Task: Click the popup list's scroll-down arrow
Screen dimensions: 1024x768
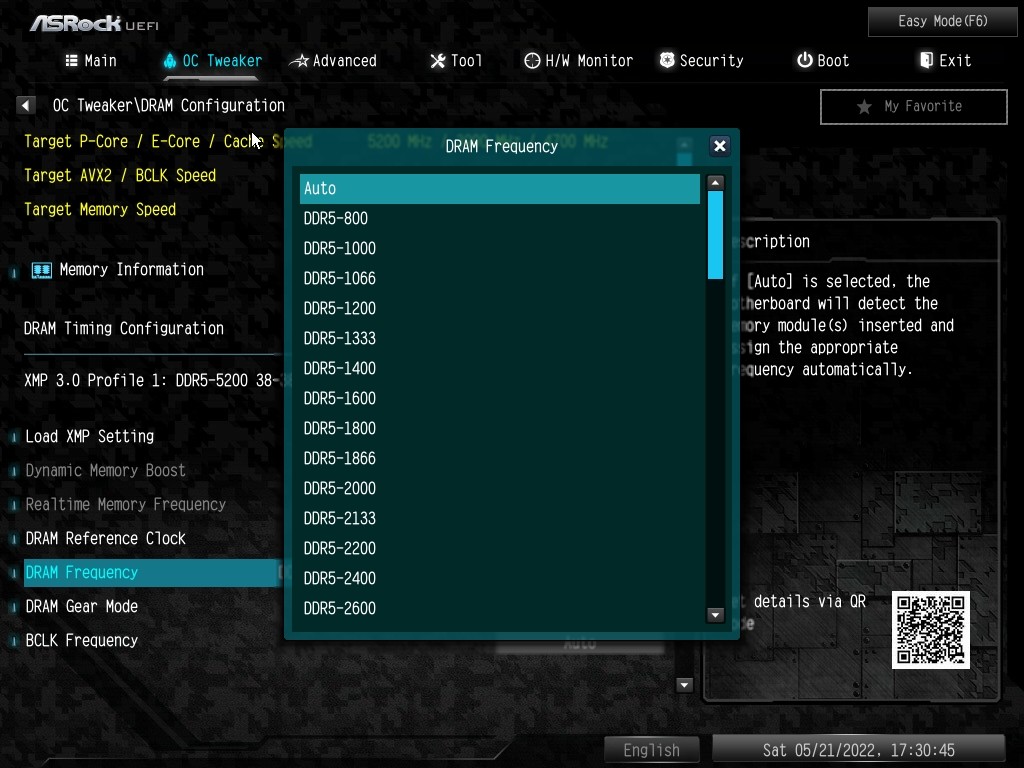Action: pyautogui.click(x=715, y=615)
